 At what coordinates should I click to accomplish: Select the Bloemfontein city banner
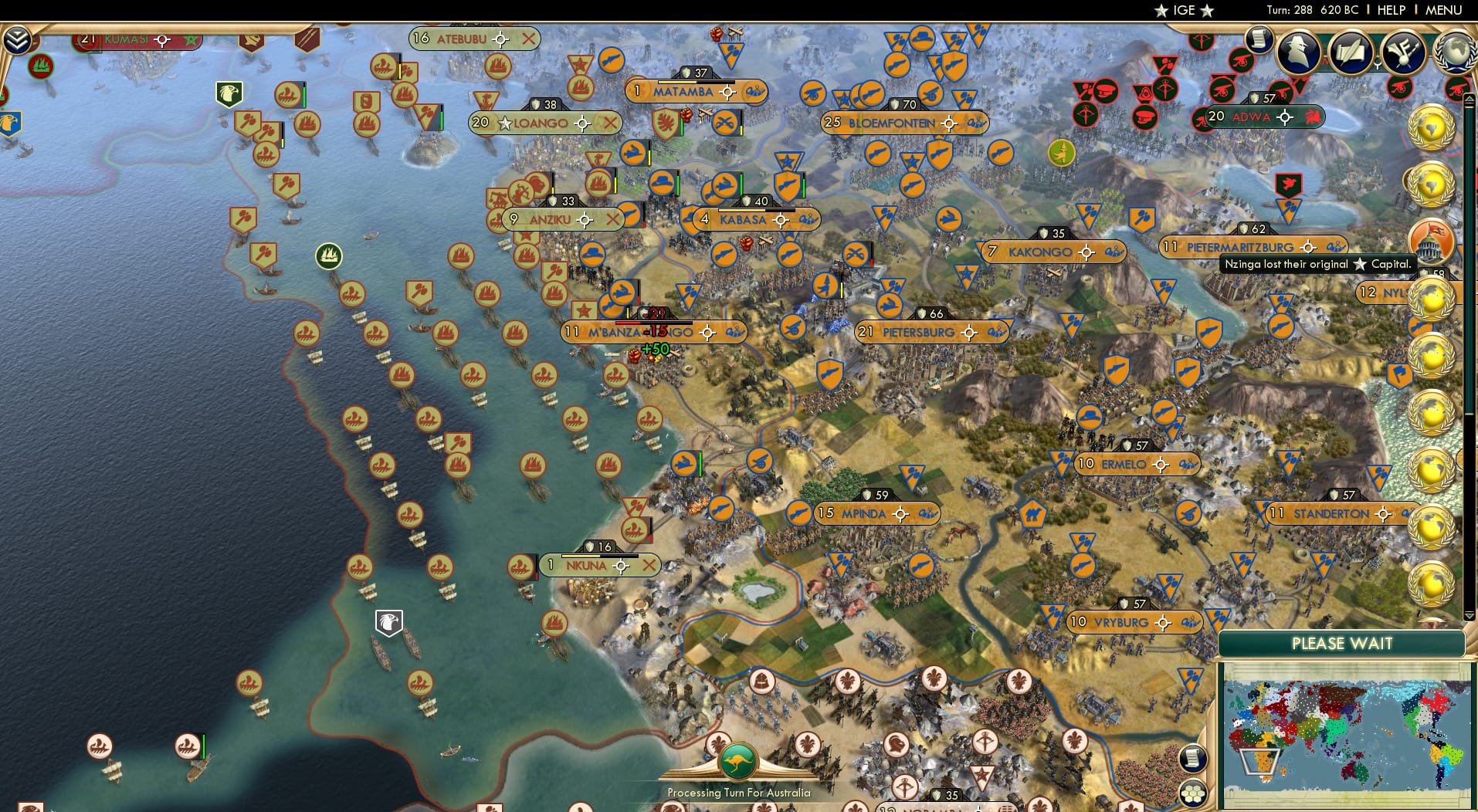tap(903, 123)
